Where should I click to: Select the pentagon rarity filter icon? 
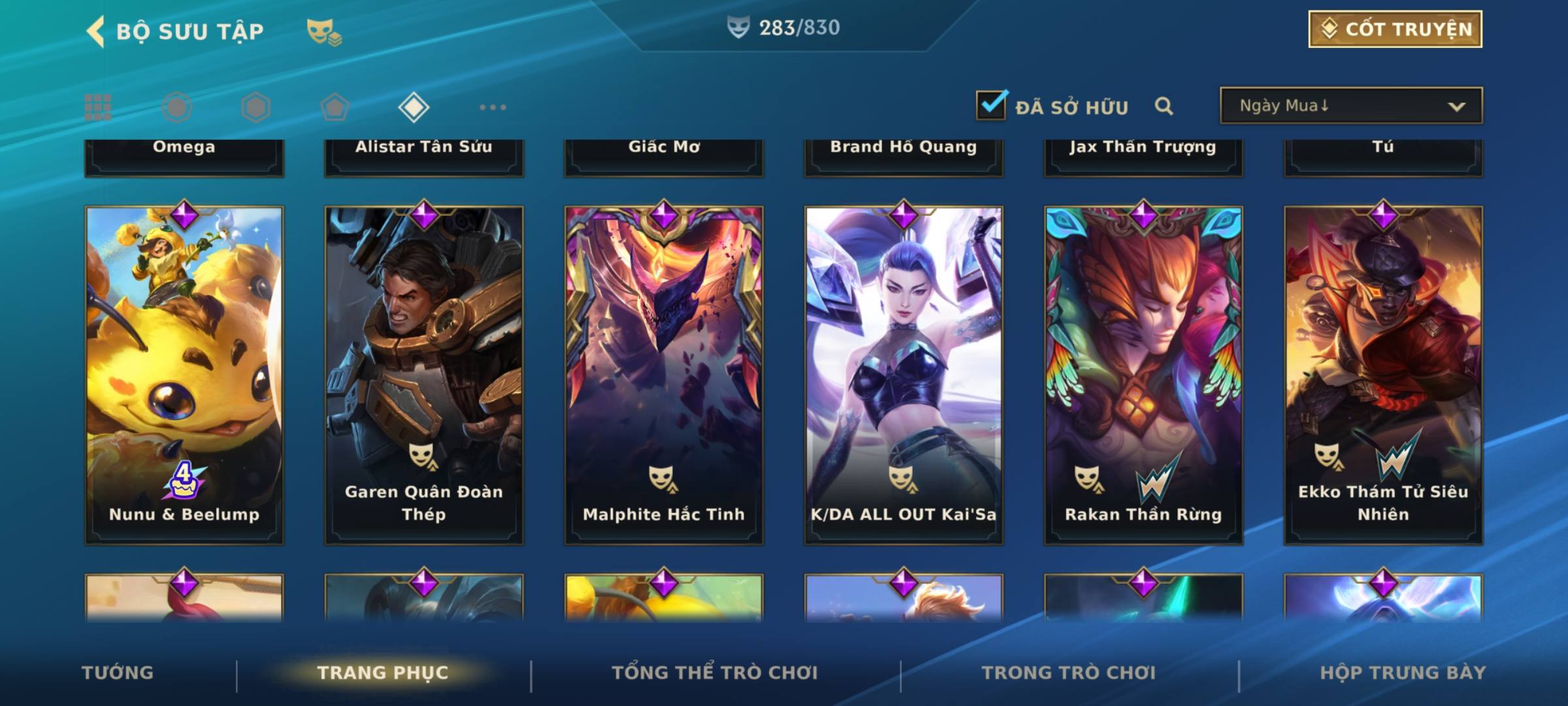point(335,107)
